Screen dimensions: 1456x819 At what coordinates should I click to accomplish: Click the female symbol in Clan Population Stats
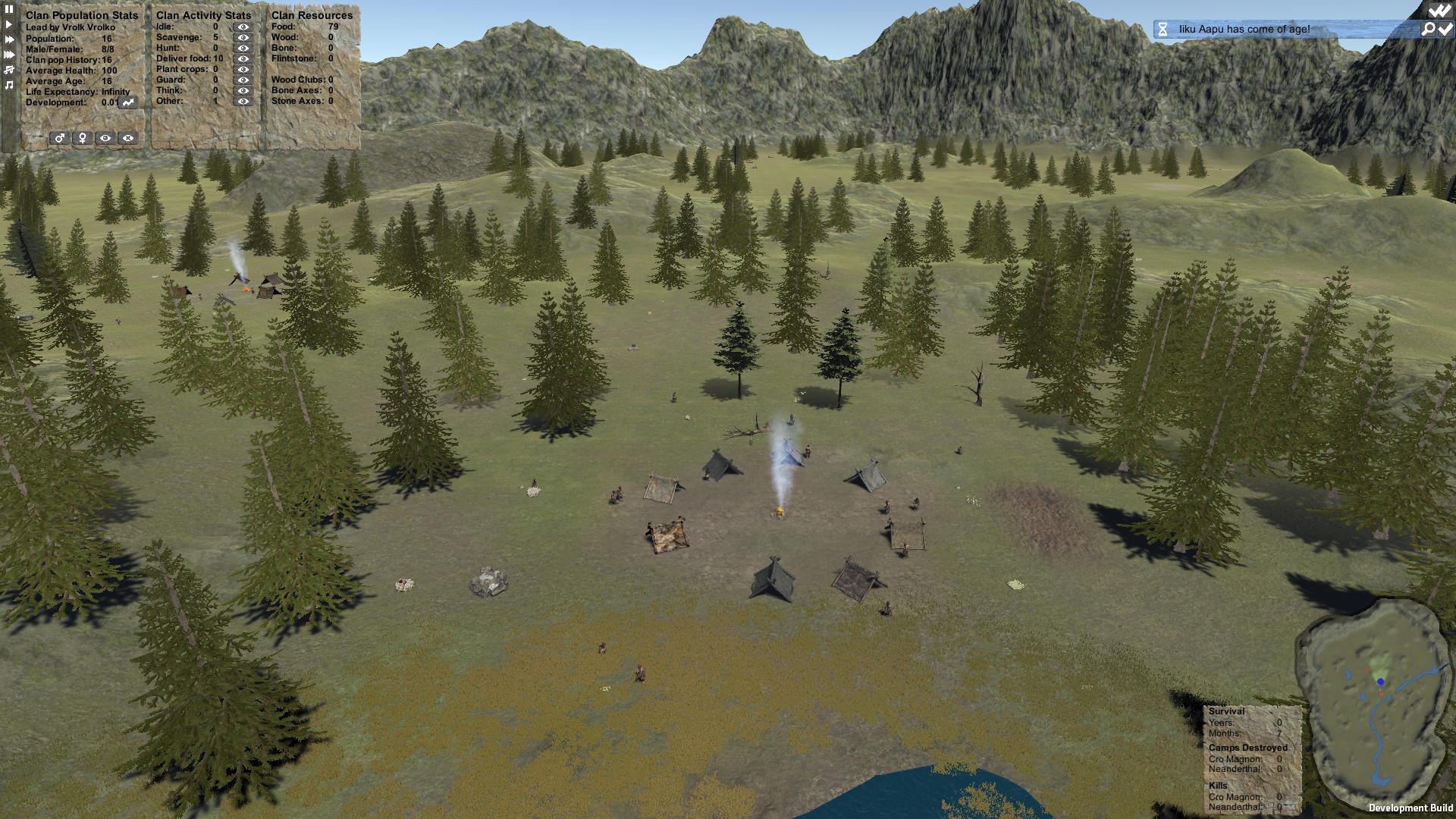click(x=83, y=139)
